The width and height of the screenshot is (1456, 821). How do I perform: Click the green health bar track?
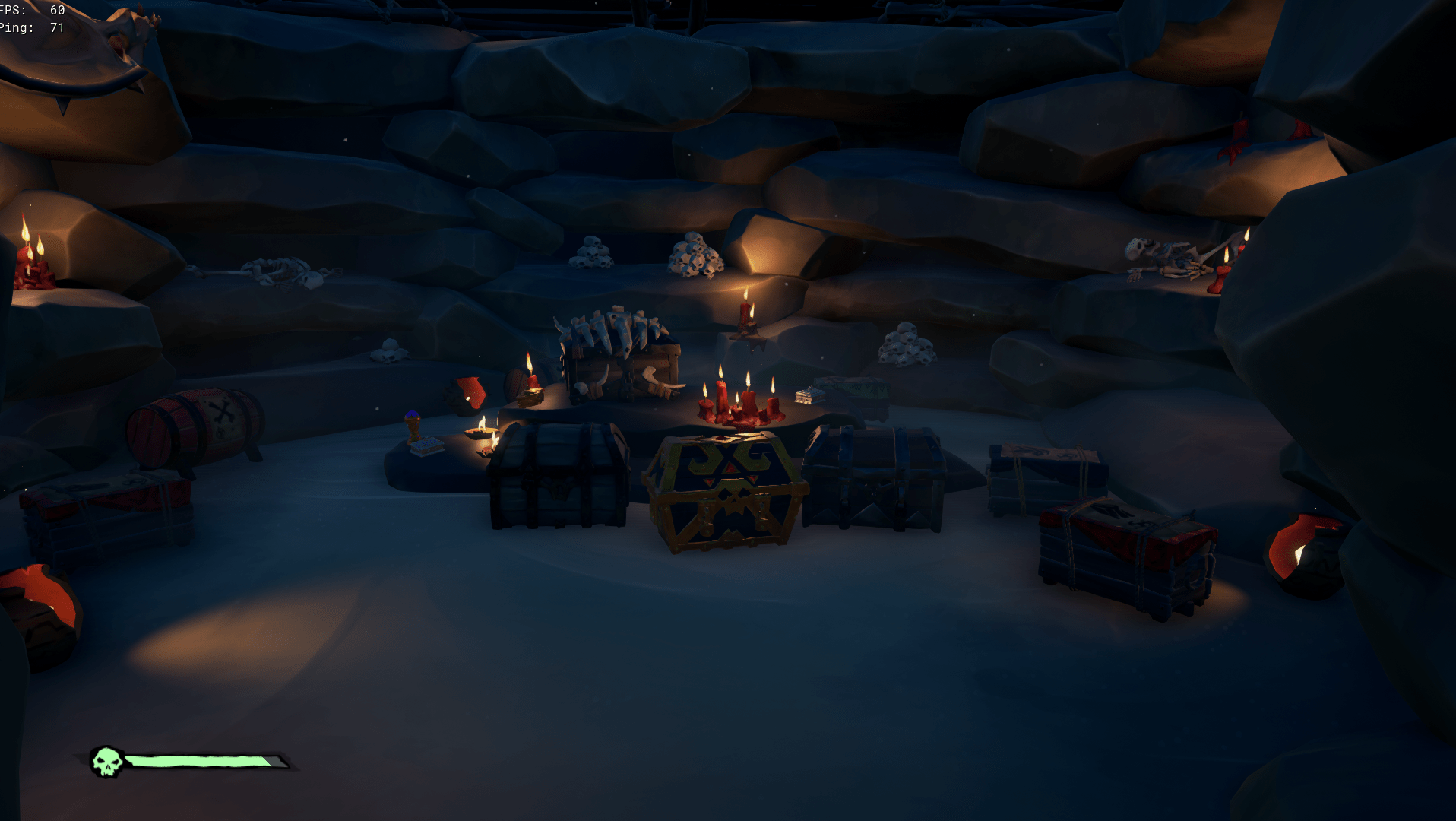coord(198,760)
